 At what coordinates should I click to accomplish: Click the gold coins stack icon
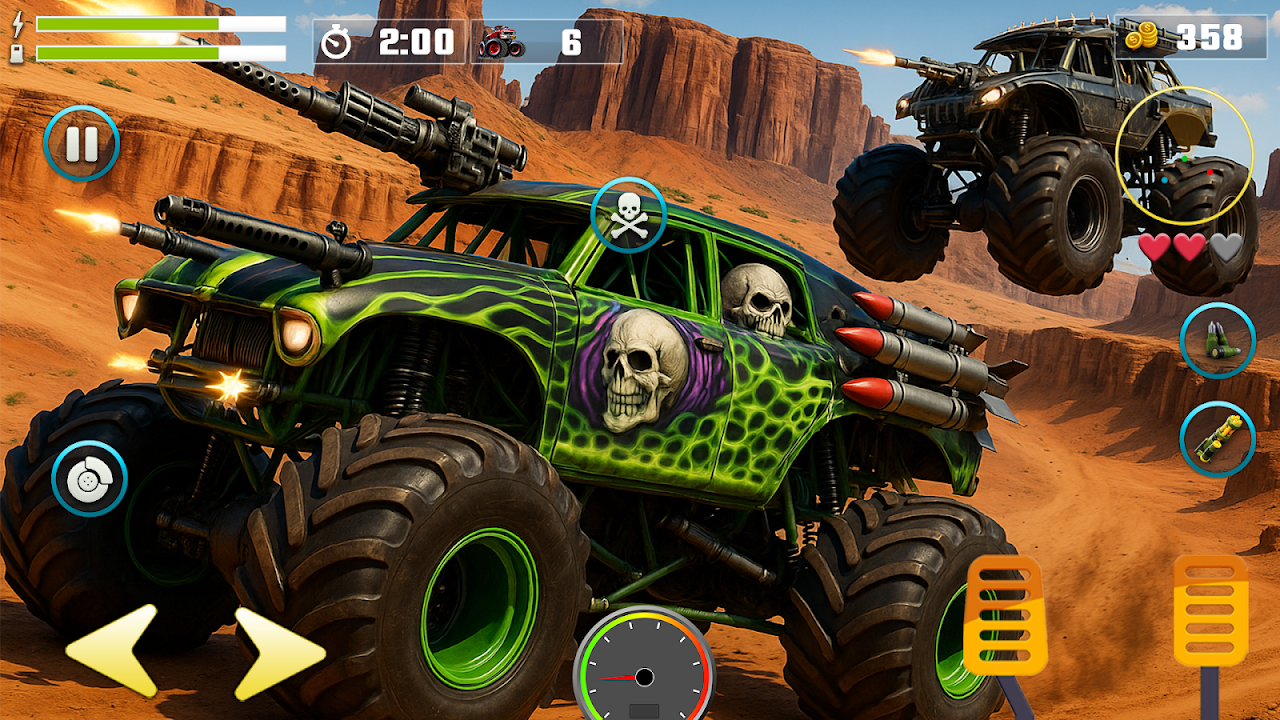(x=1141, y=38)
